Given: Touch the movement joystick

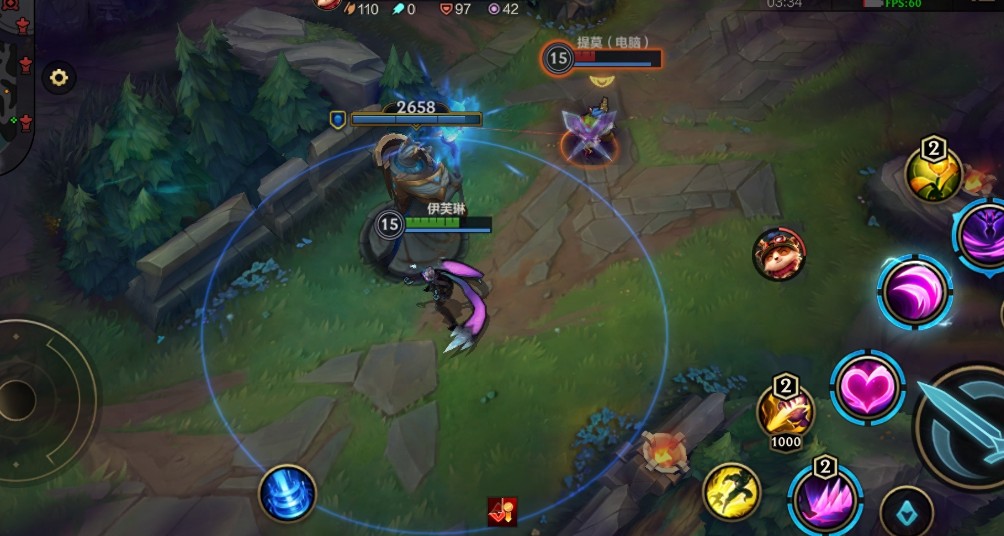Looking at the screenshot, I should click(22, 400).
